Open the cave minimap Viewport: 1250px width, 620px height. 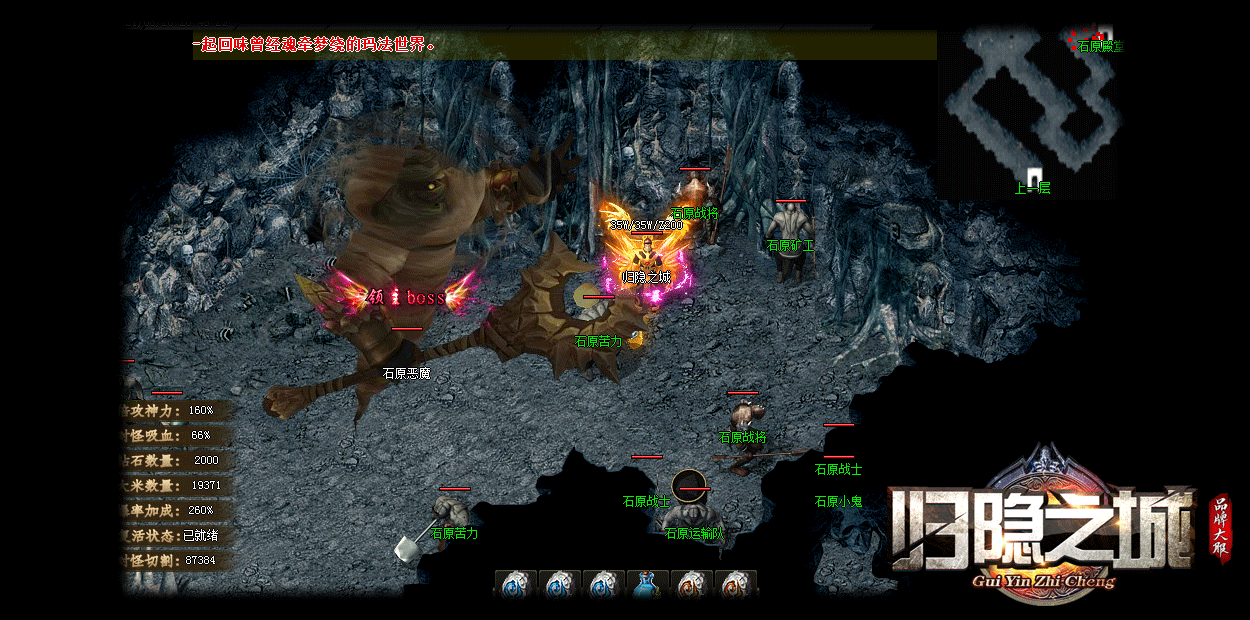pos(1030,115)
